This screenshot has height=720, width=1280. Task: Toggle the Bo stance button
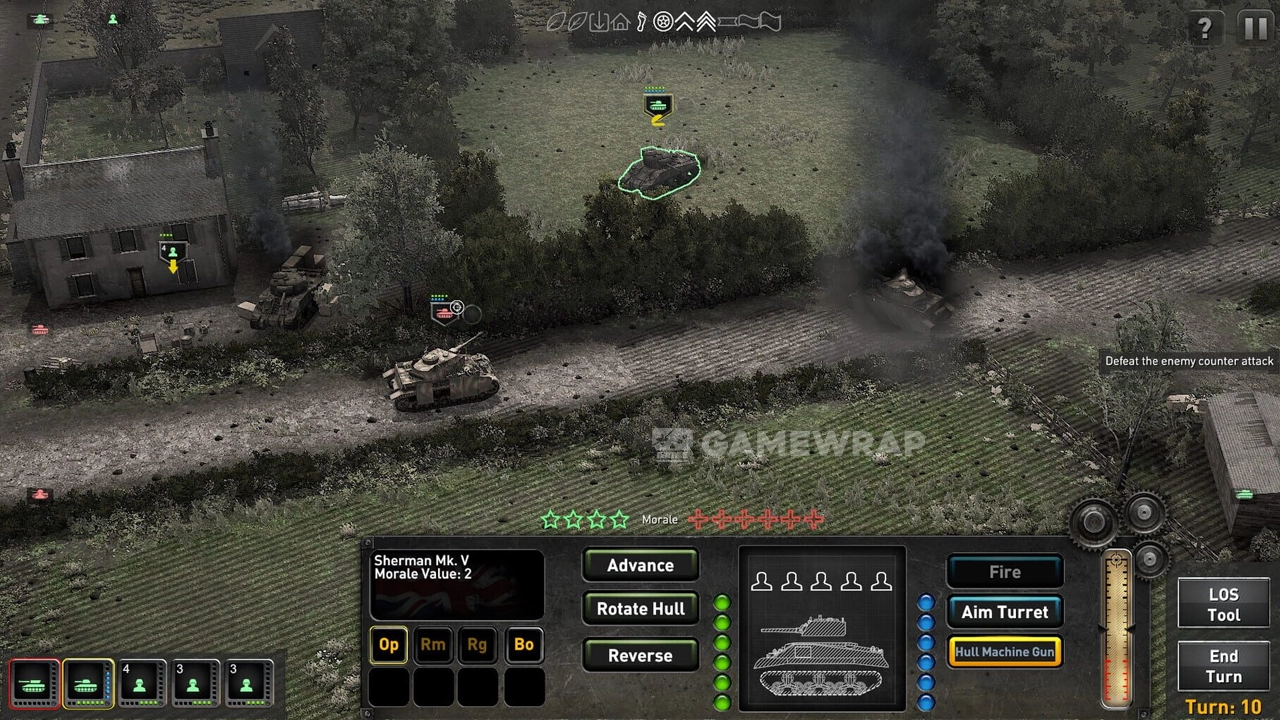(x=523, y=645)
